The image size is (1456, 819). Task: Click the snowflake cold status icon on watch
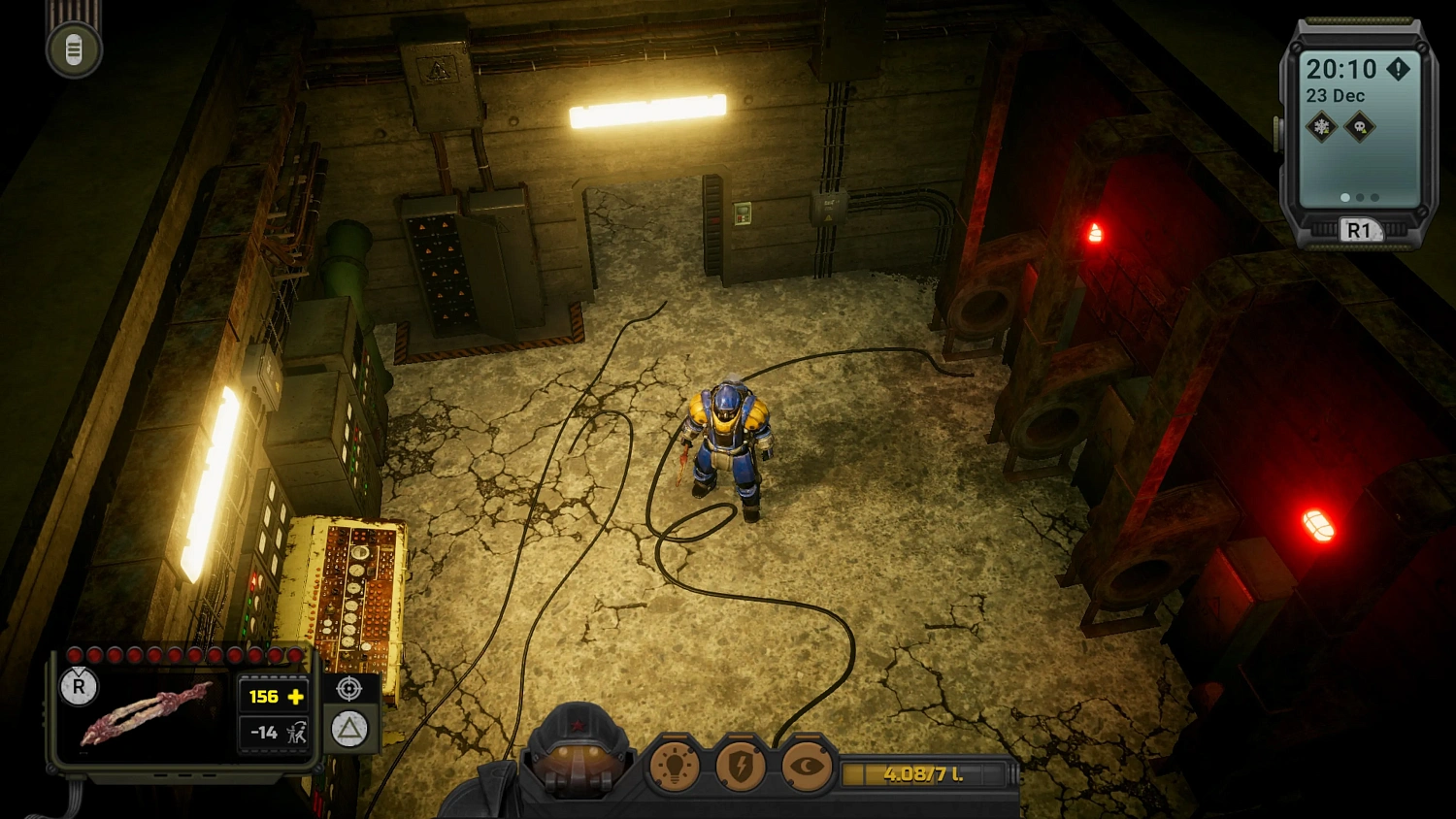tap(1321, 125)
